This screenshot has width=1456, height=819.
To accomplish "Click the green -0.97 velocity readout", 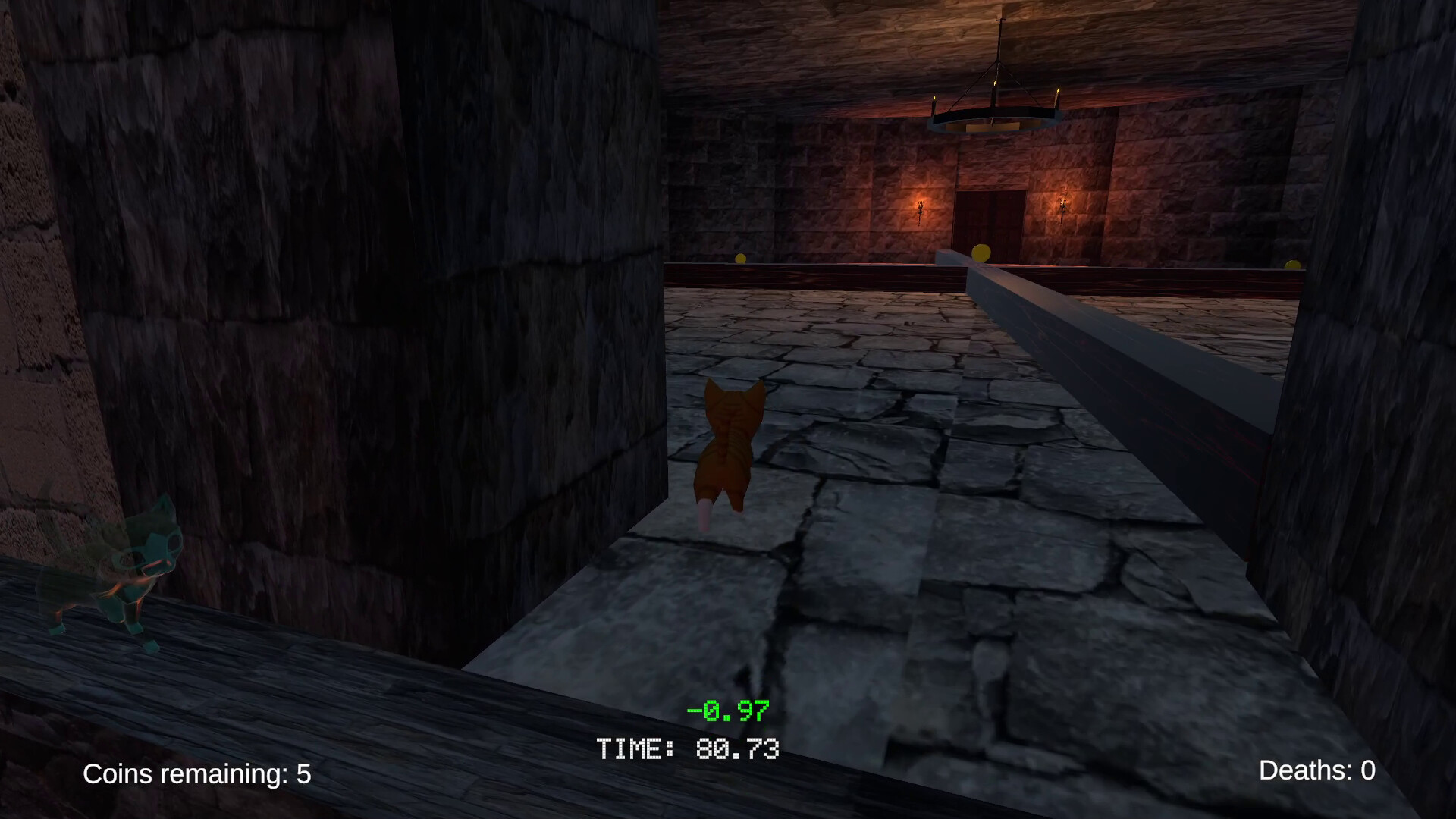I will click(x=728, y=711).
